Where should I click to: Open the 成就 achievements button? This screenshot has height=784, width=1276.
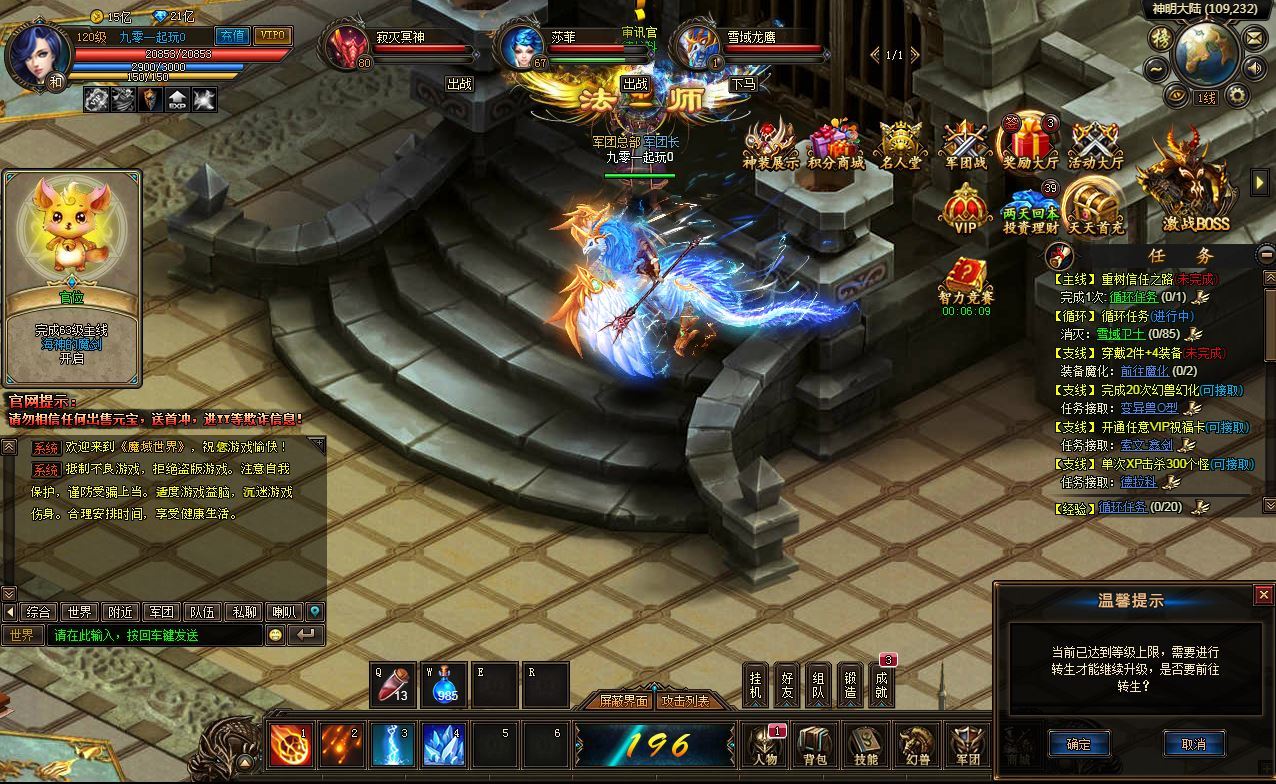(x=880, y=684)
